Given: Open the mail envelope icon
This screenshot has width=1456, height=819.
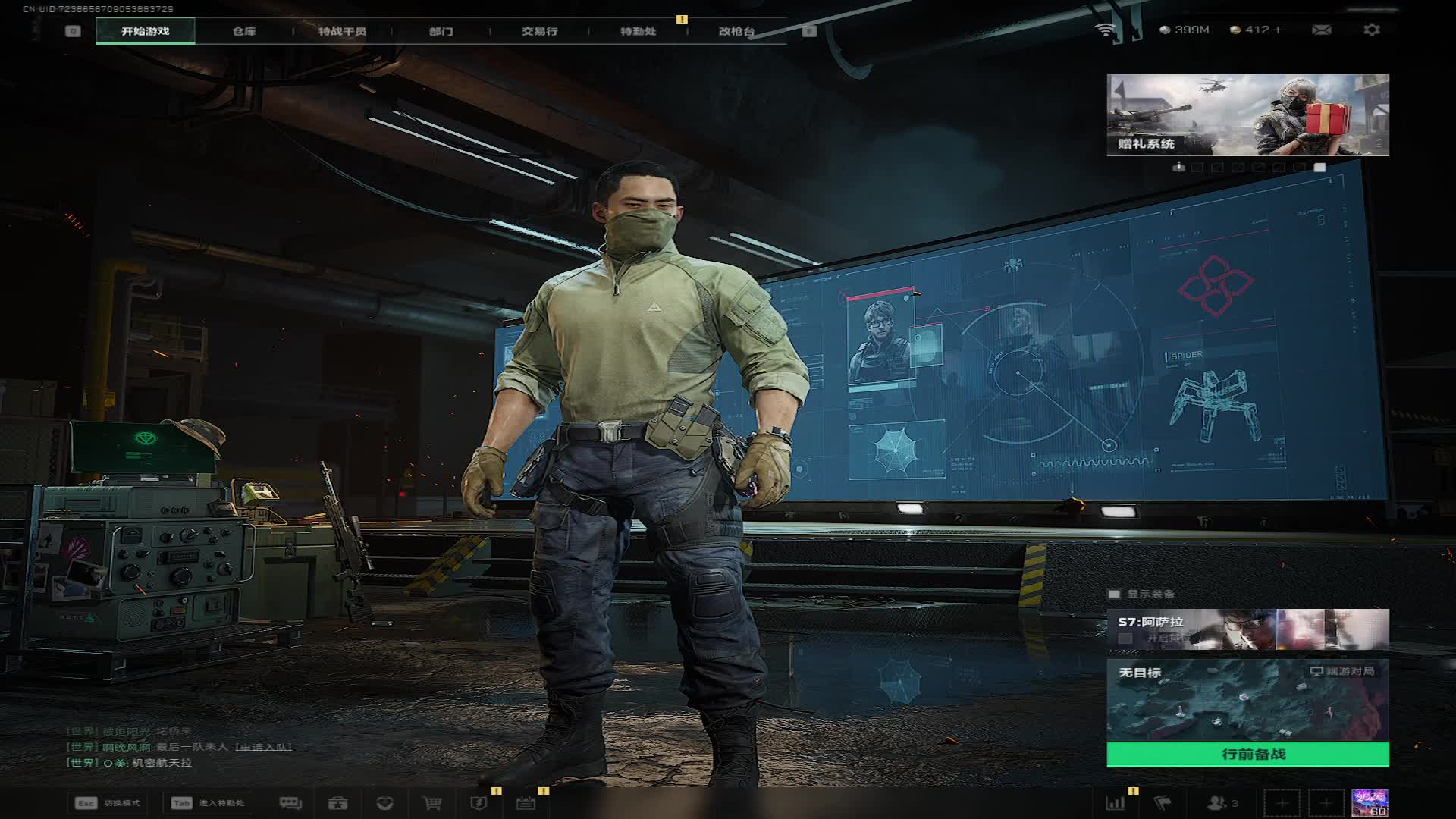Looking at the screenshot, I should pos(1321,30).
